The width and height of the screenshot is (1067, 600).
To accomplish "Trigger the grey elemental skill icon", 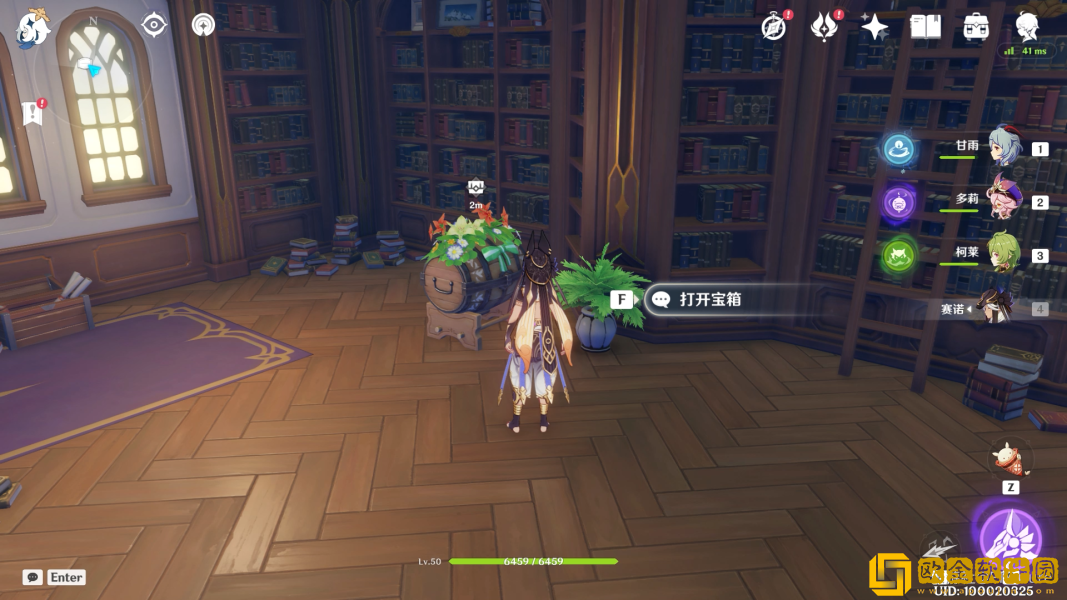I will (938, 553).
